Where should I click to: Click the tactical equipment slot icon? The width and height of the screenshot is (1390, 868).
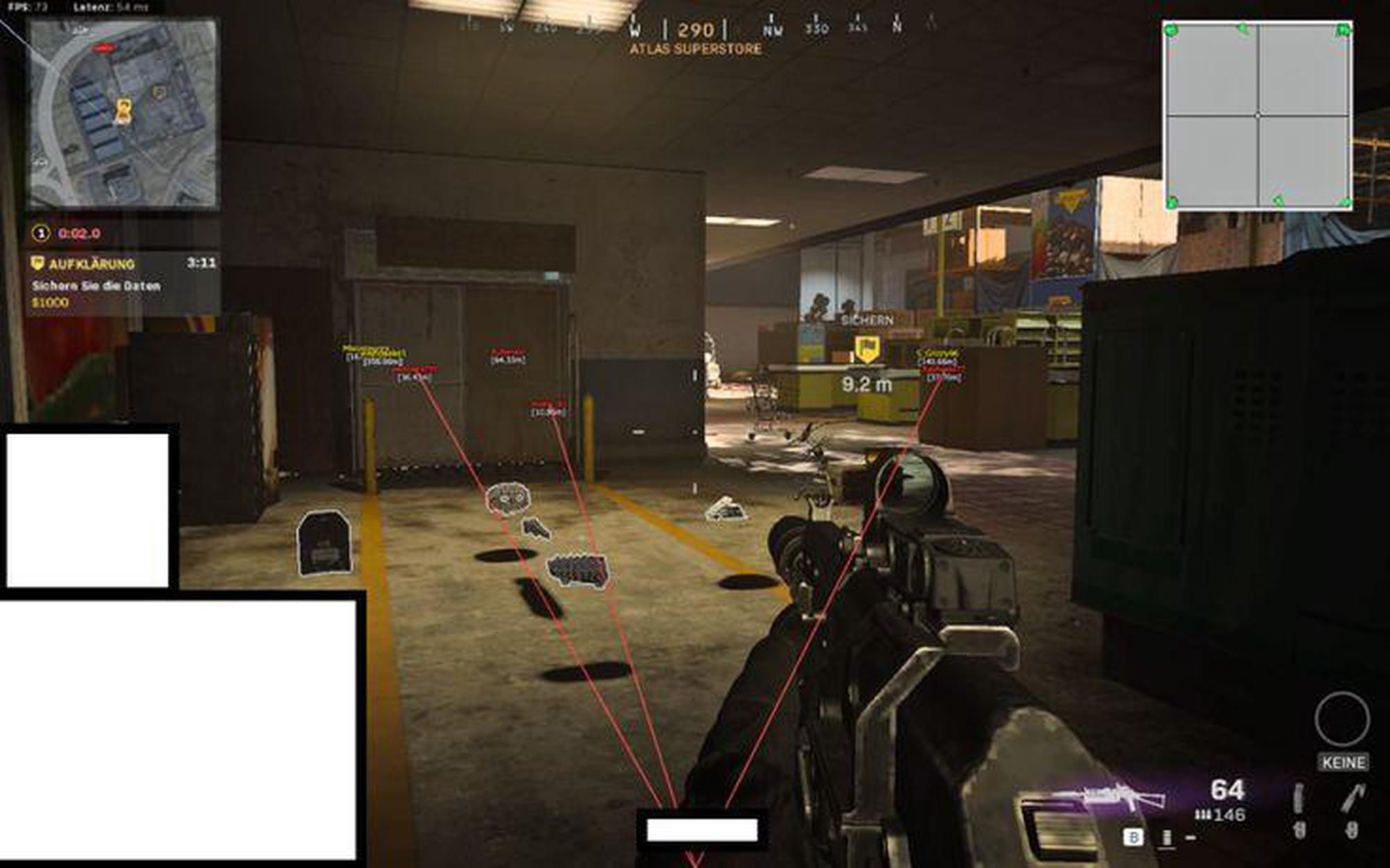pyautogui.click(x=1298, y=799)
